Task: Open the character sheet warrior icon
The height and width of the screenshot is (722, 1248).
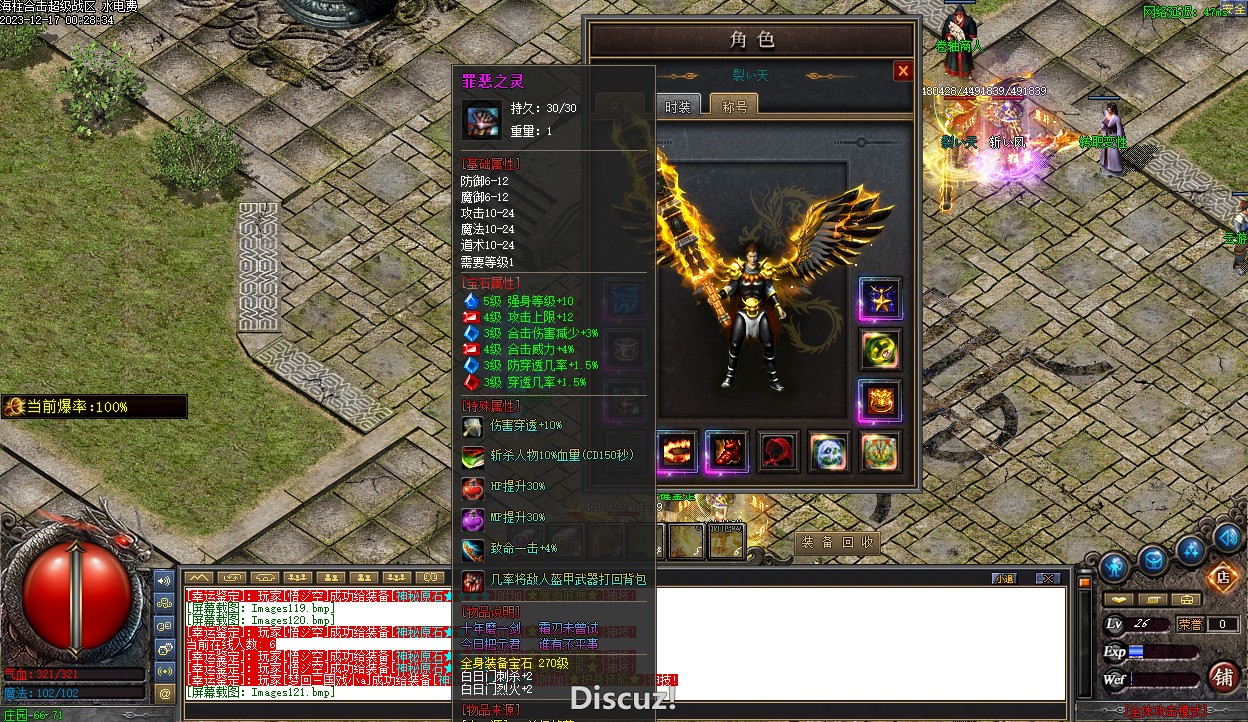Action: 1114,567
